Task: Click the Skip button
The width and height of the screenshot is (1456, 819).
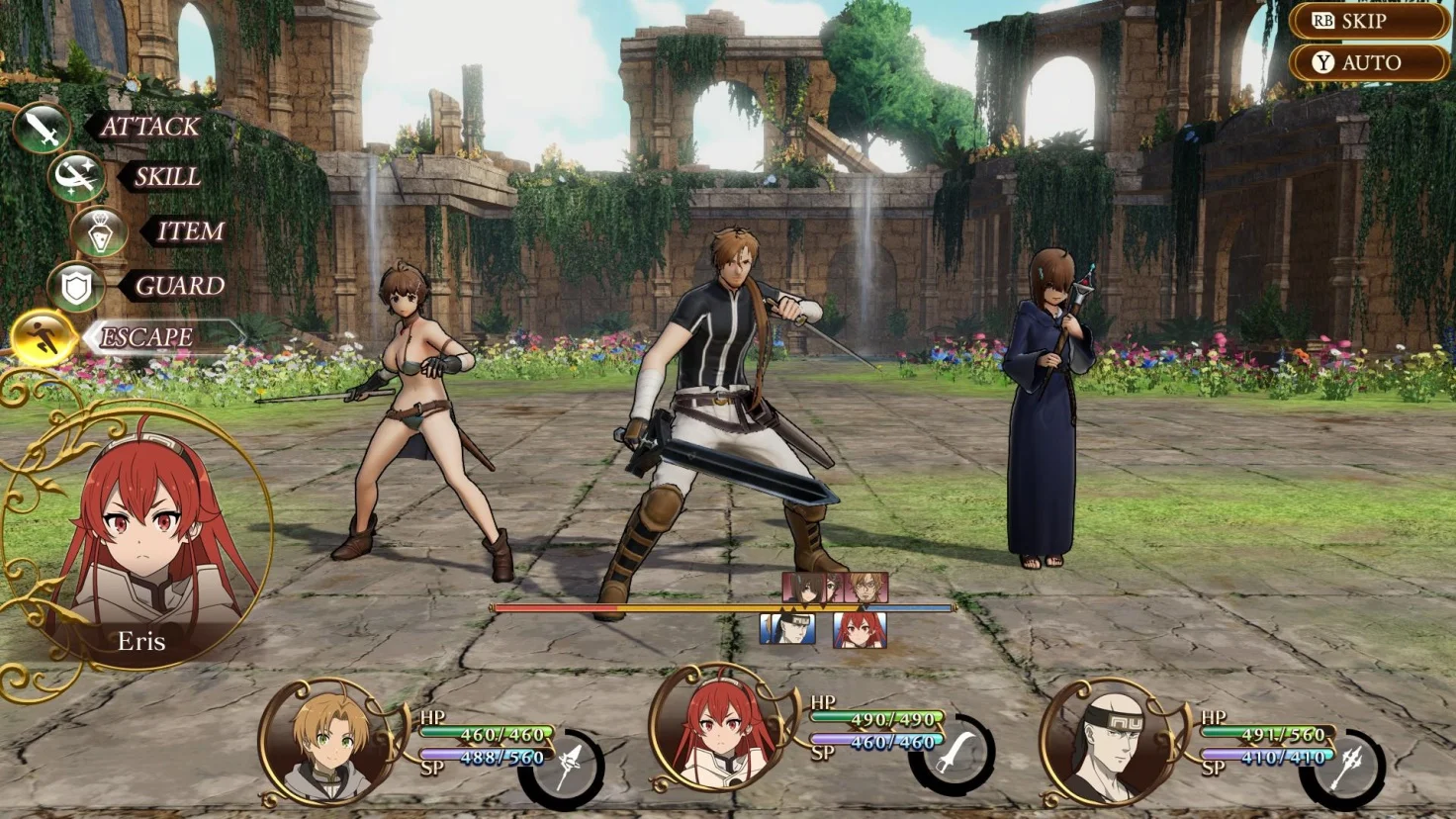Action: point(1368,21)
